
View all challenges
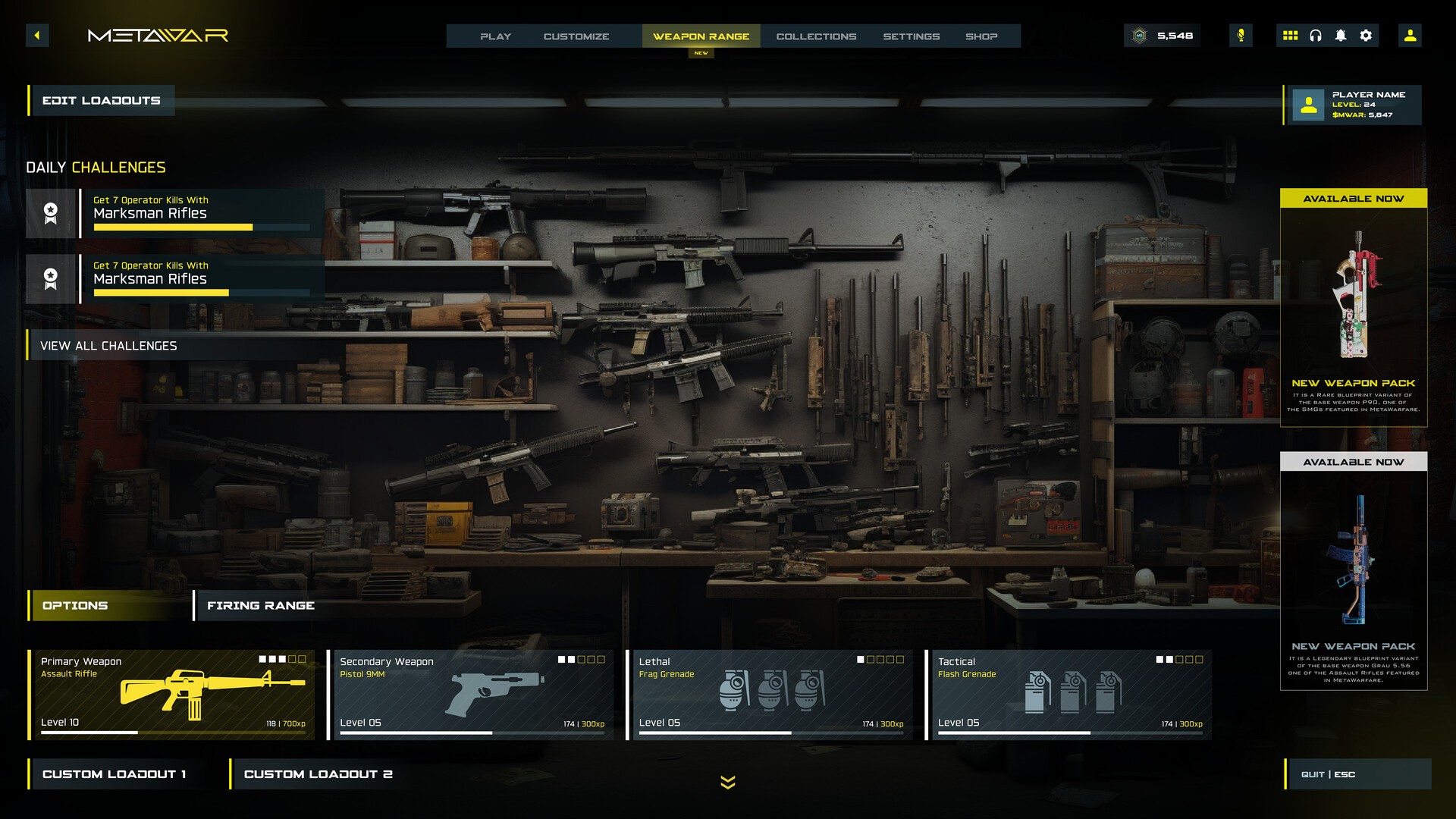108,346
